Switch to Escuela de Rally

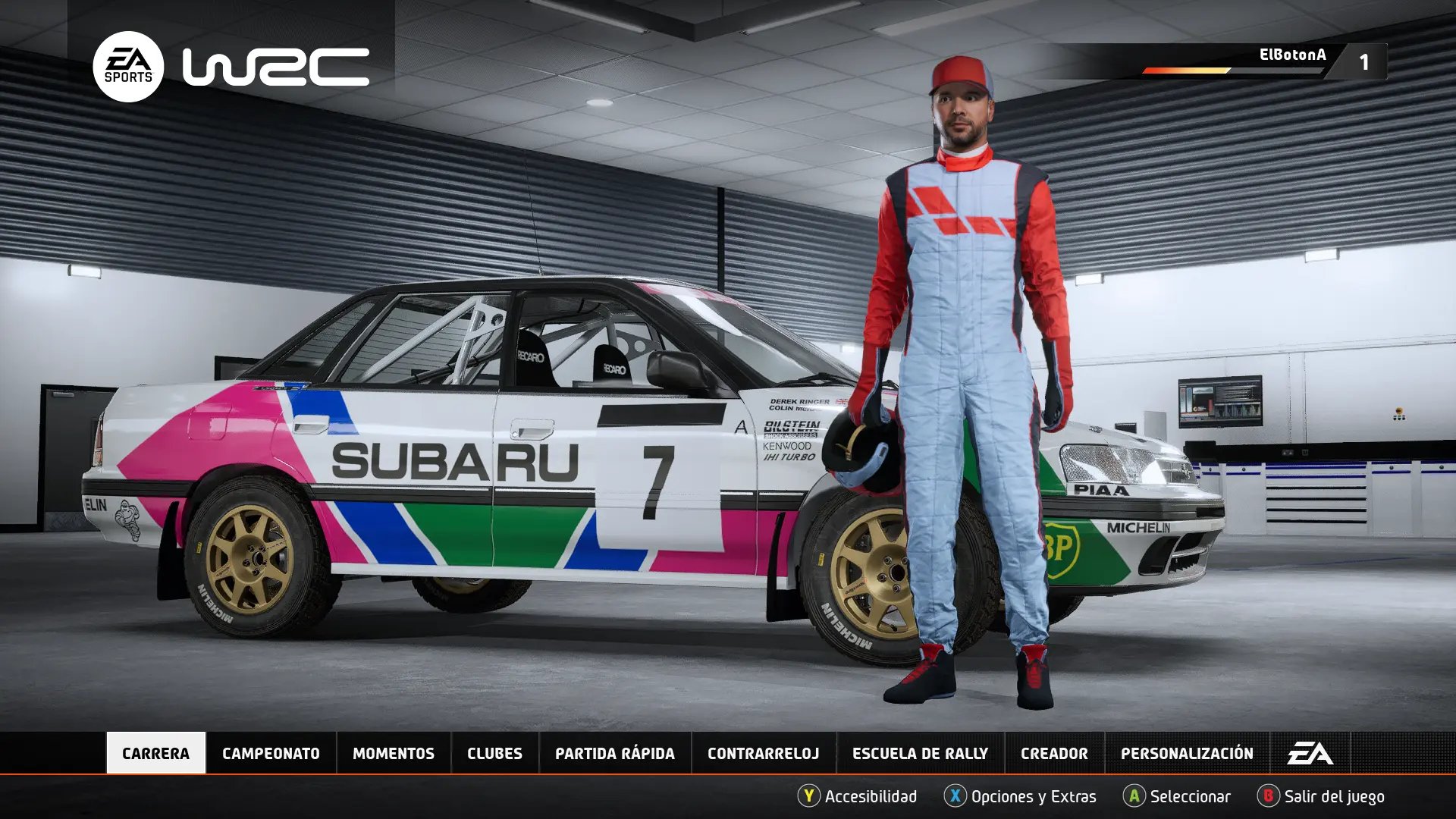[x=920, y=753]
